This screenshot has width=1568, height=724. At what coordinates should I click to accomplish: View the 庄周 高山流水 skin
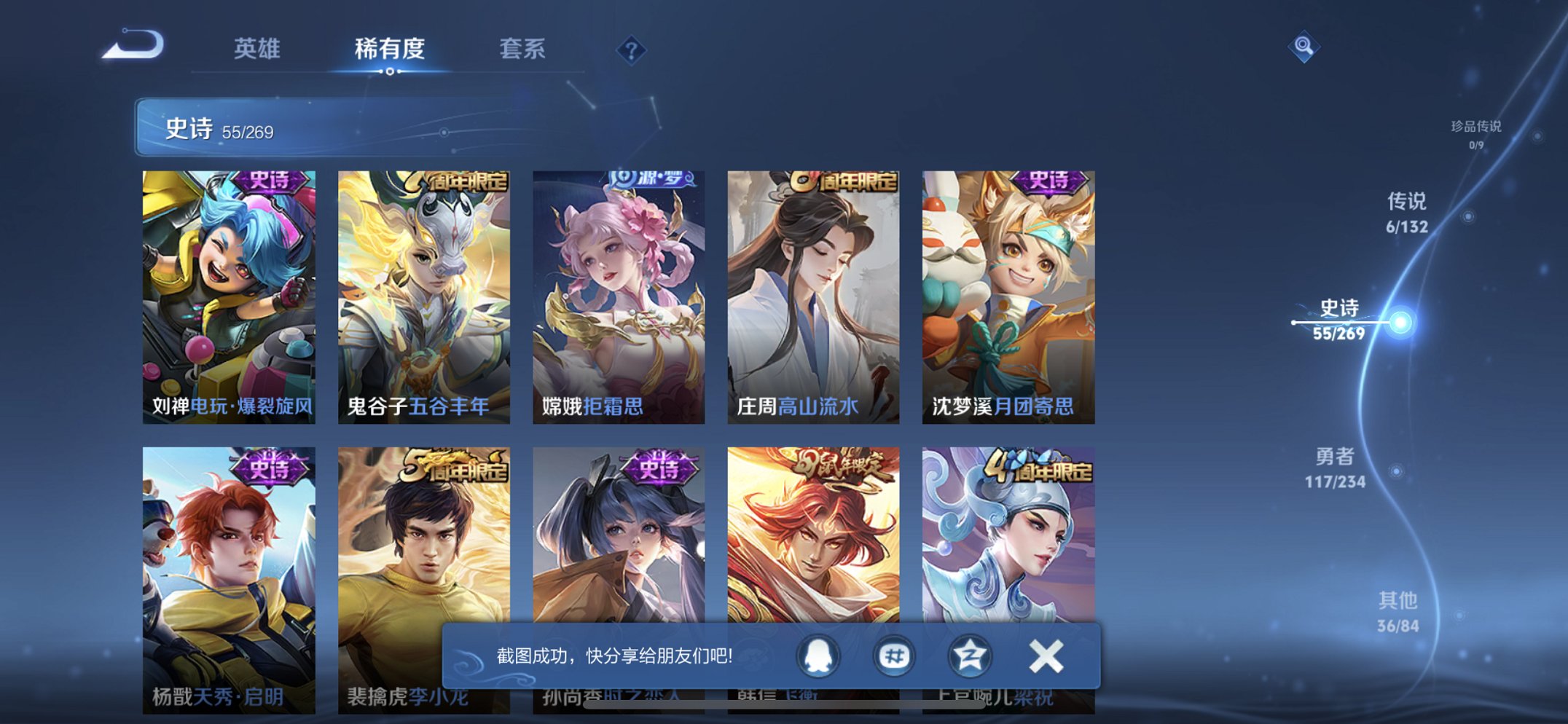point(811,291)
